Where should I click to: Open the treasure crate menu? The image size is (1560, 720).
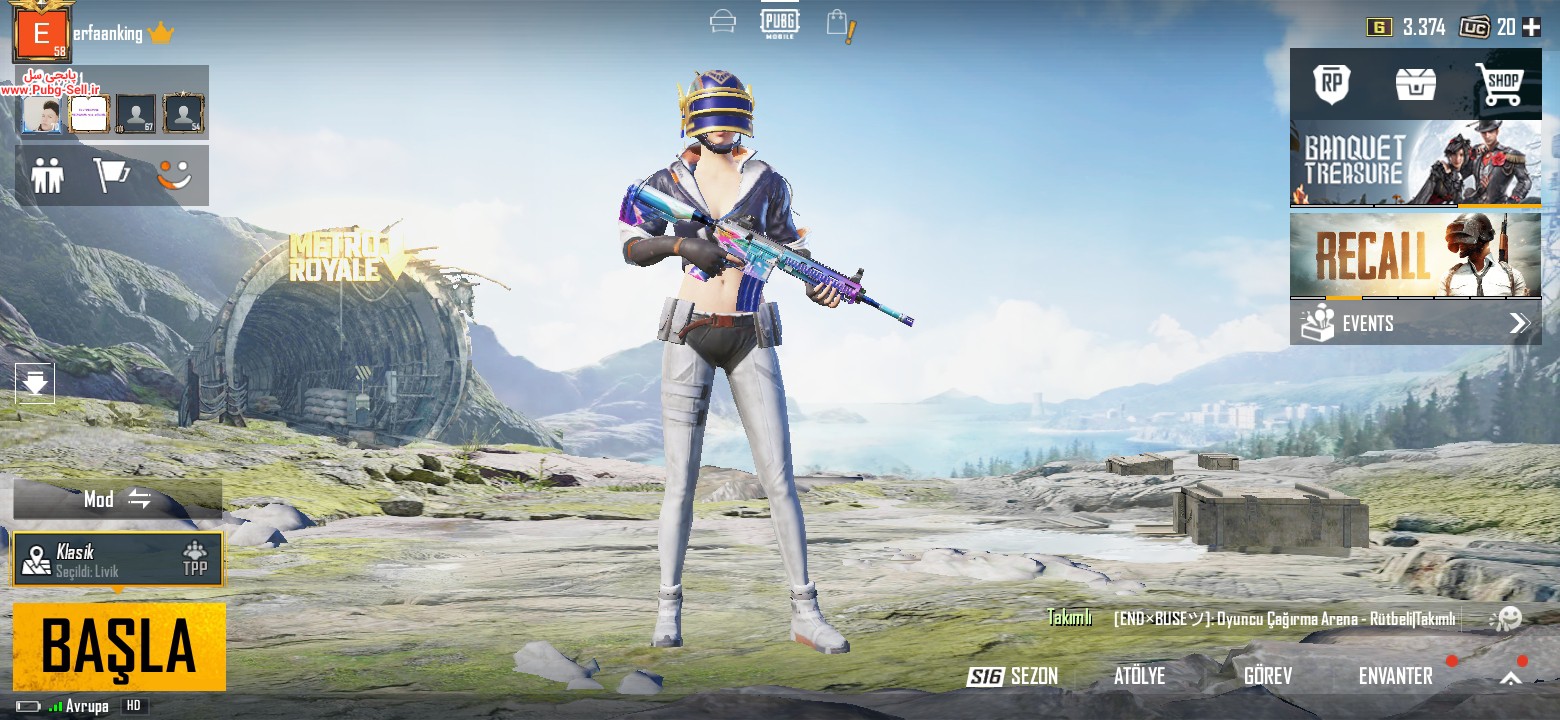point(1415,84)
